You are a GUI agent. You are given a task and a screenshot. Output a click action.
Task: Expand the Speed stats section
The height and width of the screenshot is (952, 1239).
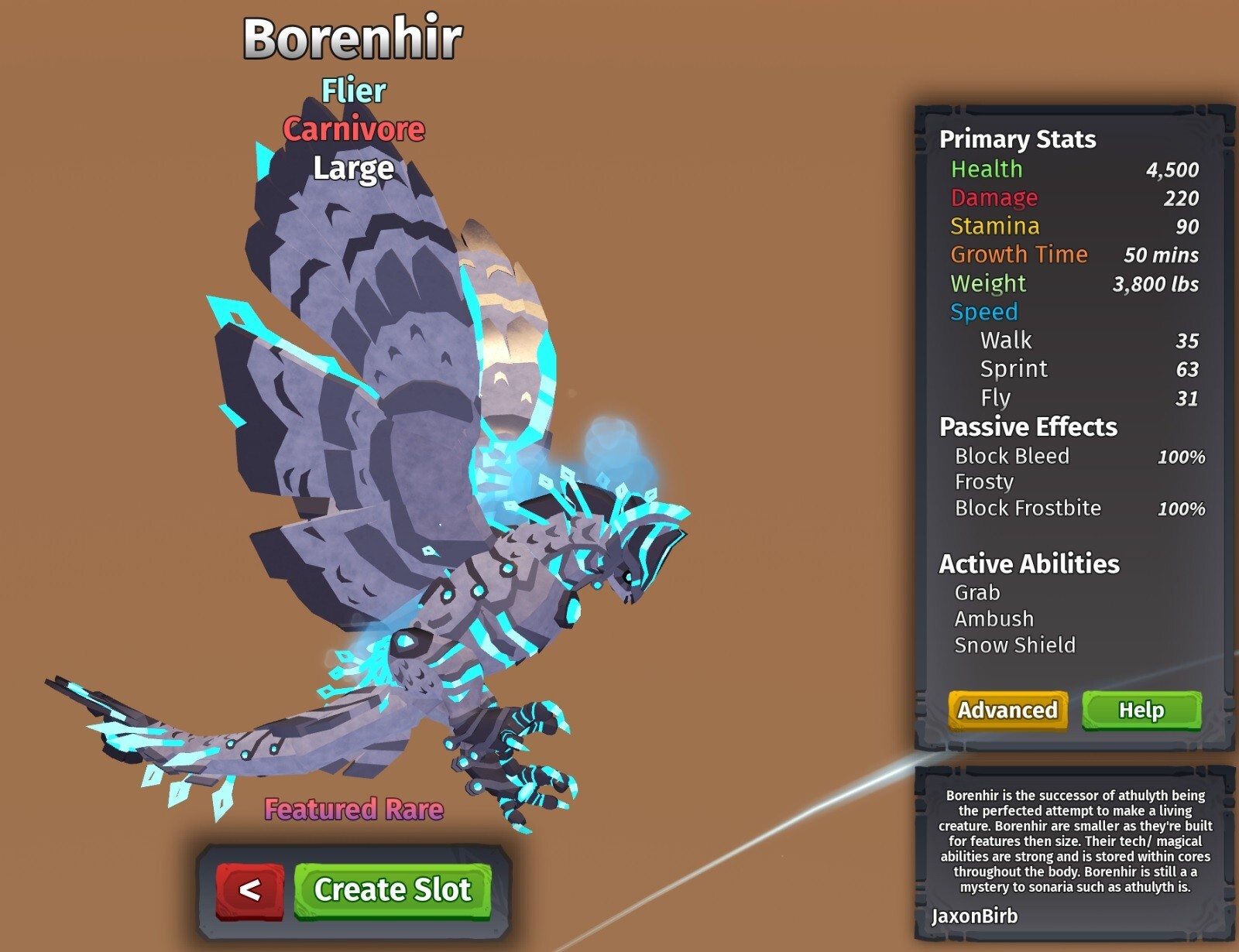coord(982,312)
